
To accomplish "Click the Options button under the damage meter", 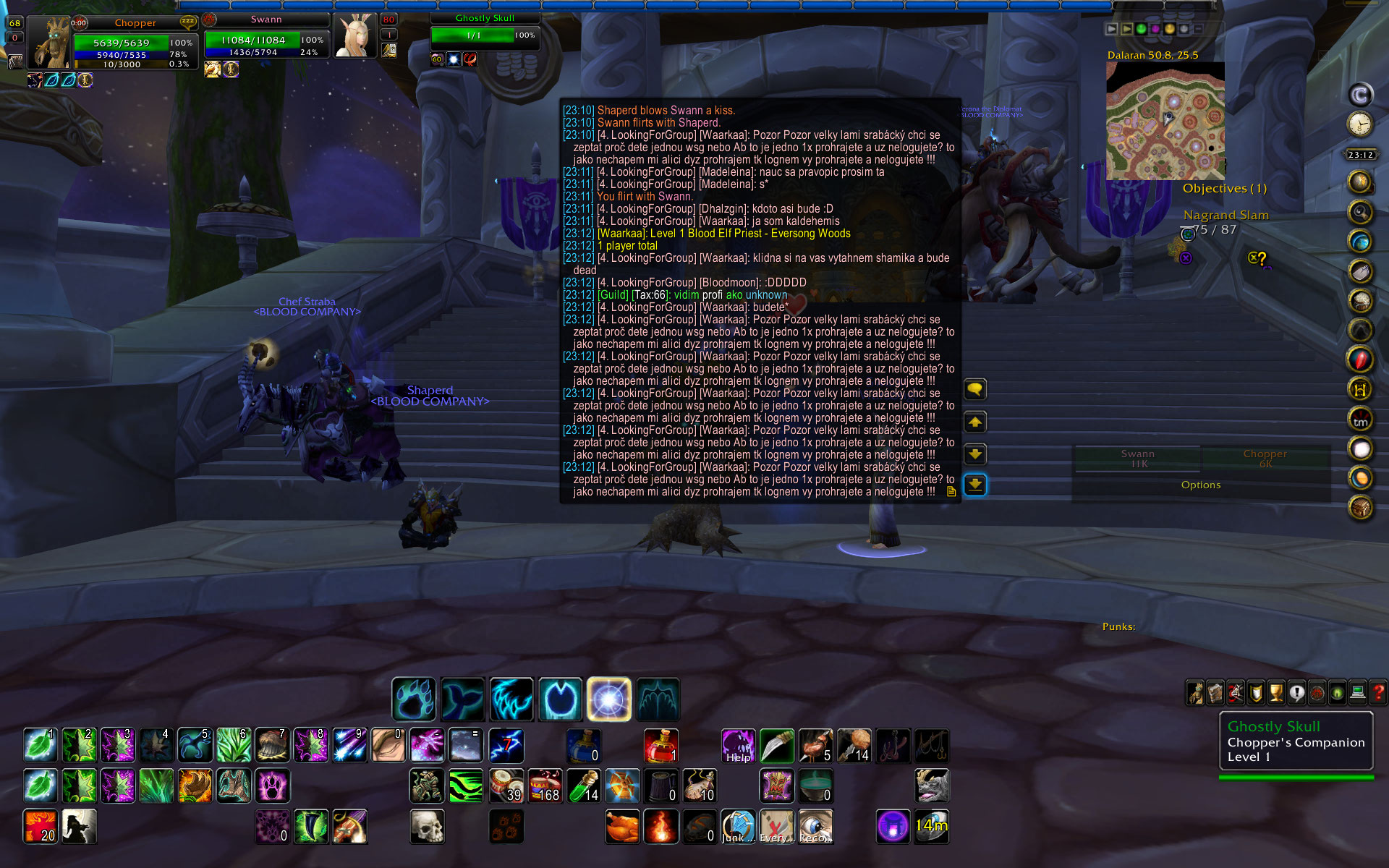I will [x=1200, y=485].
